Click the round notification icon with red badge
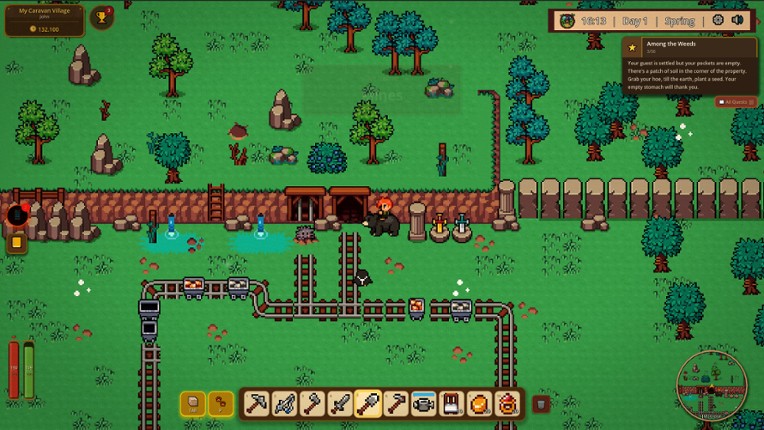Screen dimensions: 764x430 17,214
